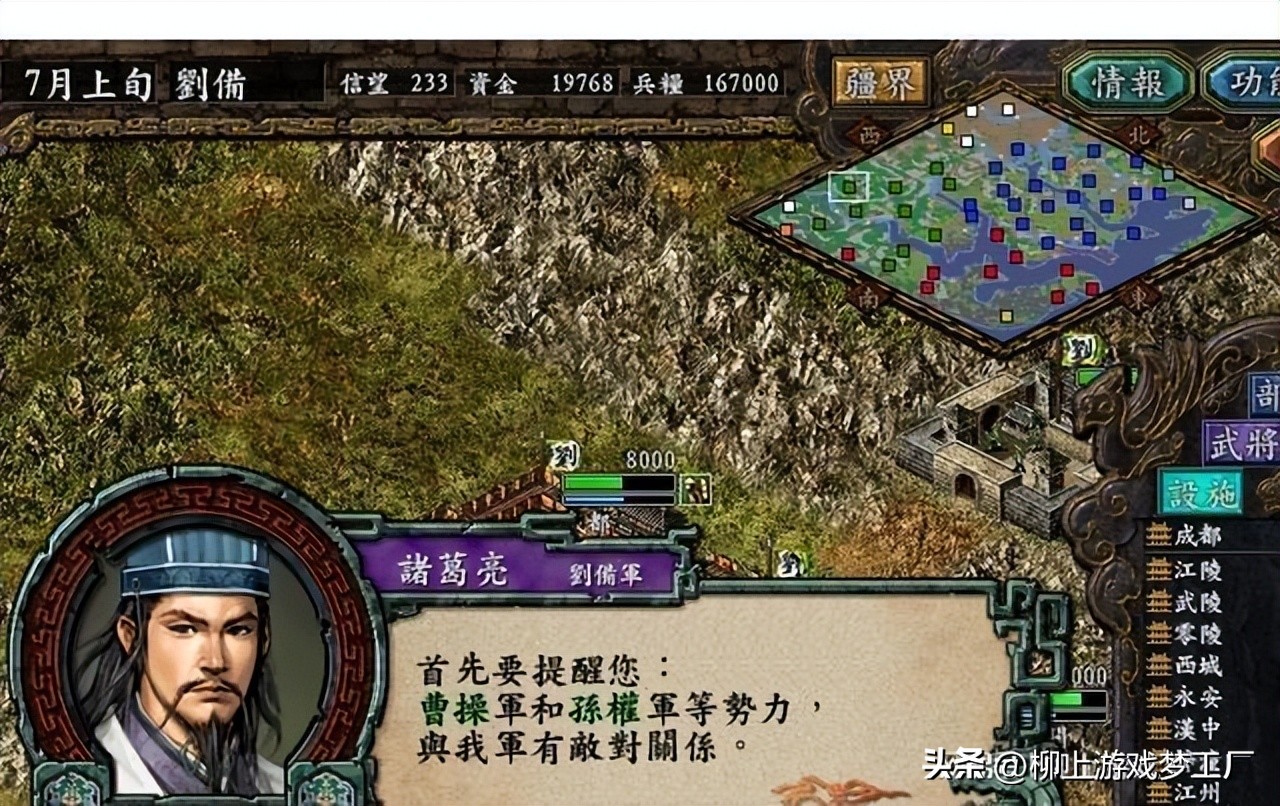The width and height of the screenshot is (1280, 806).
Task: Click the Wuling pagoda icon
Action: point(1157,602)
